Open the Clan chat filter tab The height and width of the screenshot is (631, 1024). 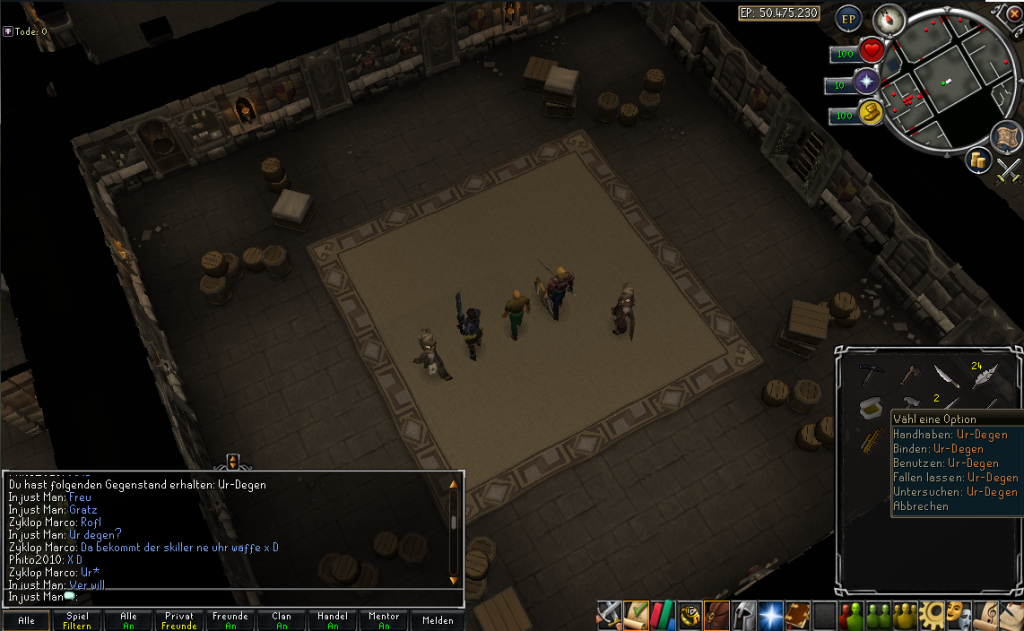281,621
